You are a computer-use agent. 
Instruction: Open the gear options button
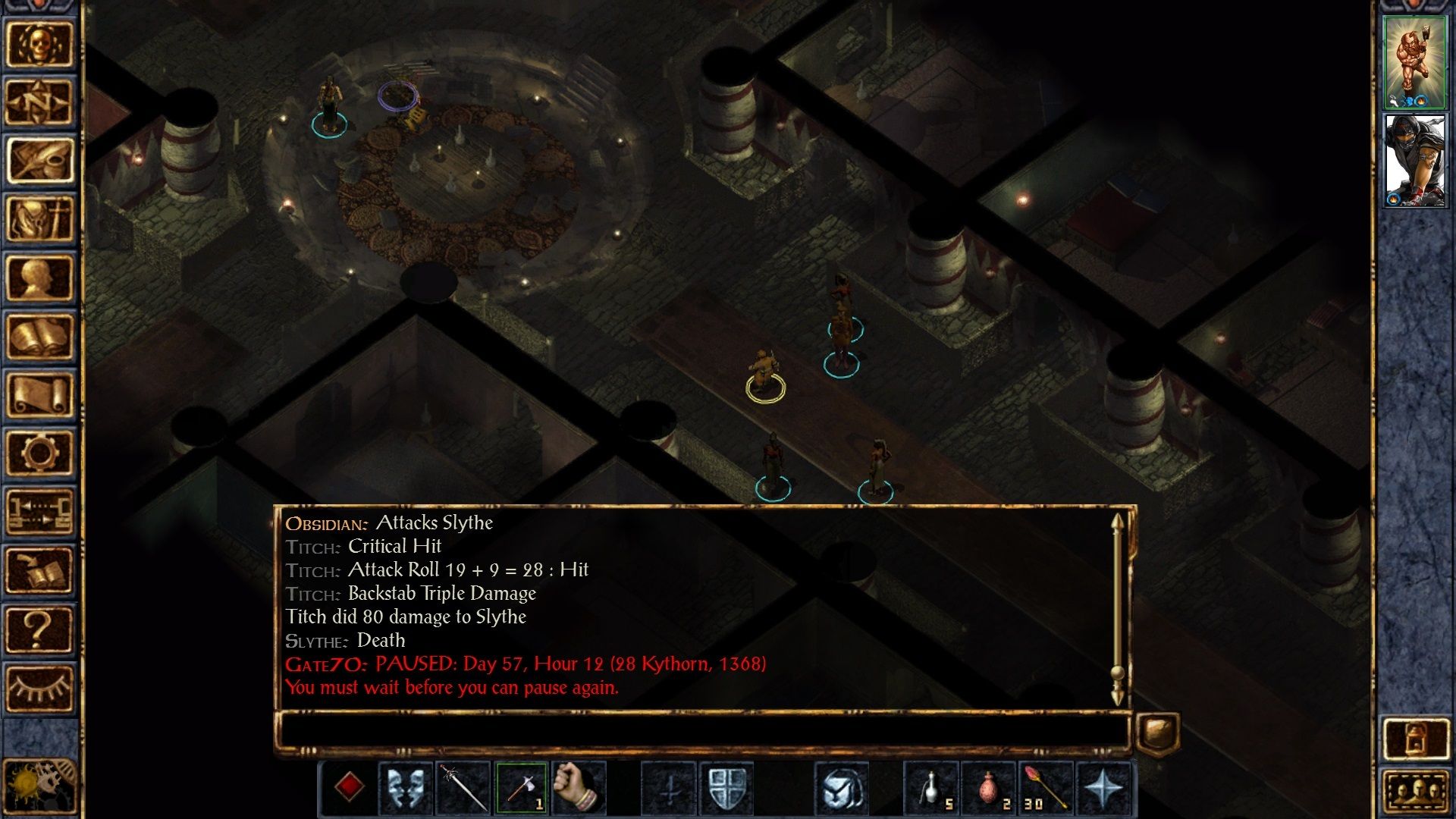point(39,453)
